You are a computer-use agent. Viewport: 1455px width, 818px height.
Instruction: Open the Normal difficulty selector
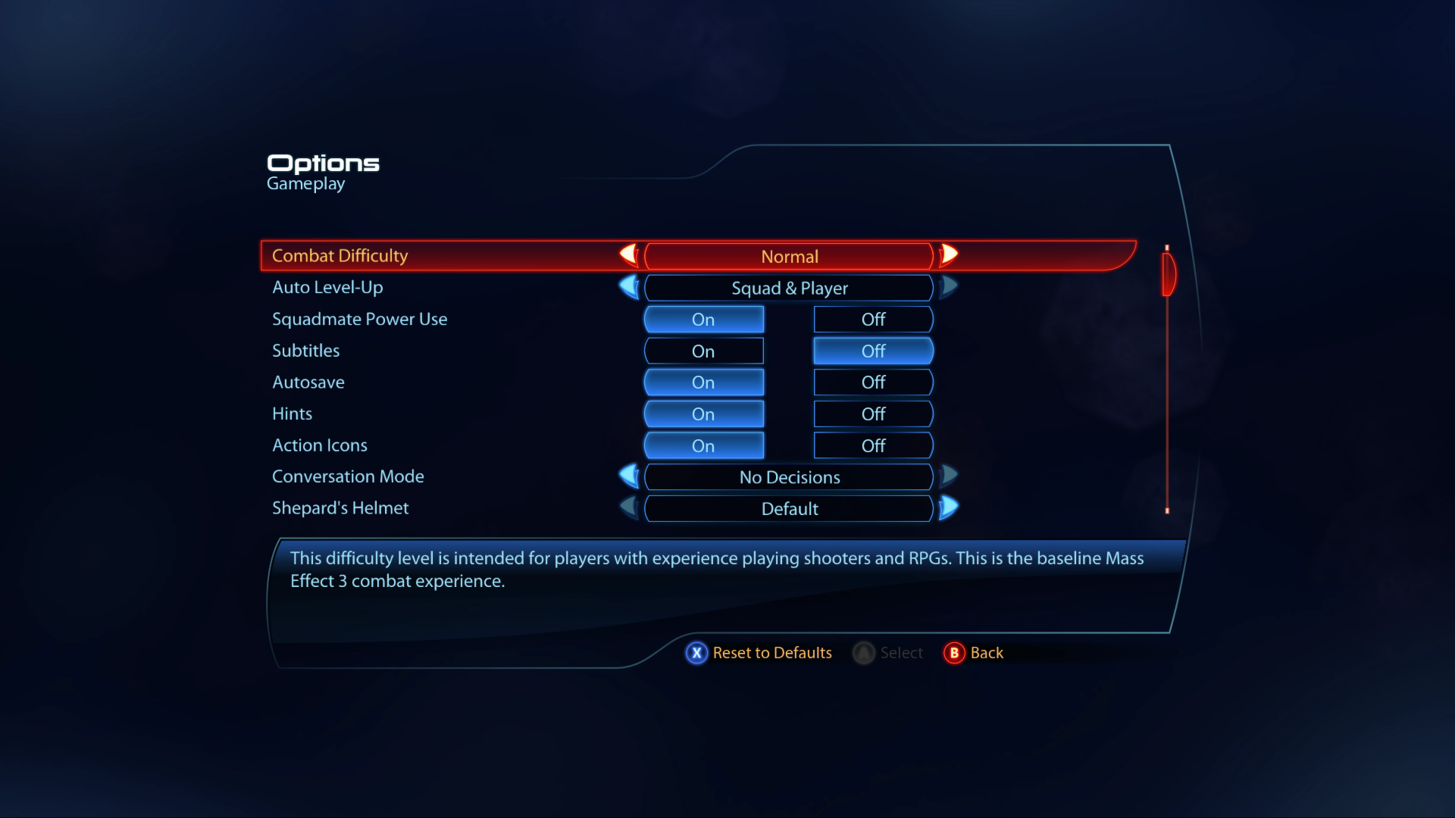(789, 256)
